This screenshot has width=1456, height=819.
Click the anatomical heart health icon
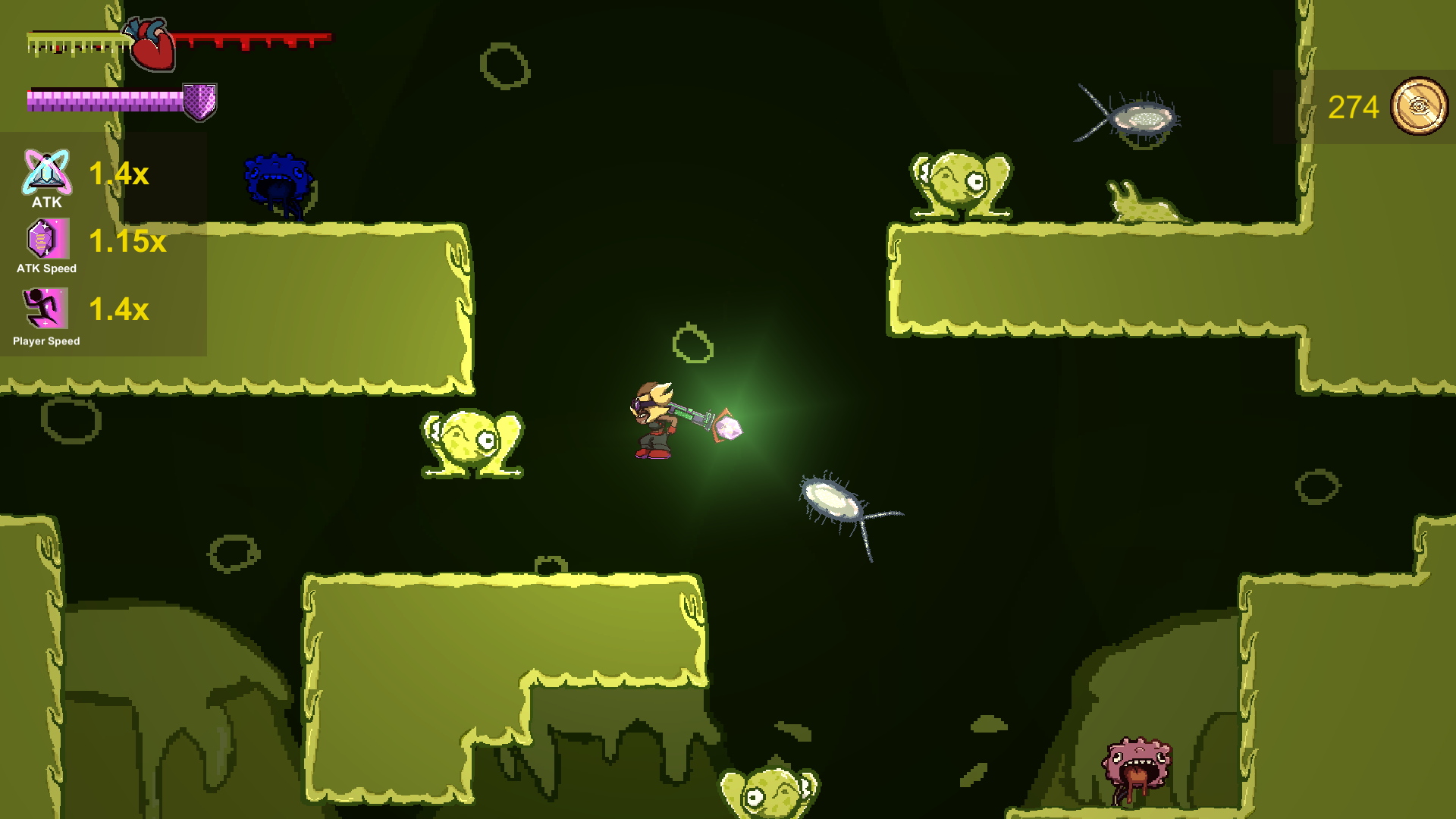click(152, 45)
